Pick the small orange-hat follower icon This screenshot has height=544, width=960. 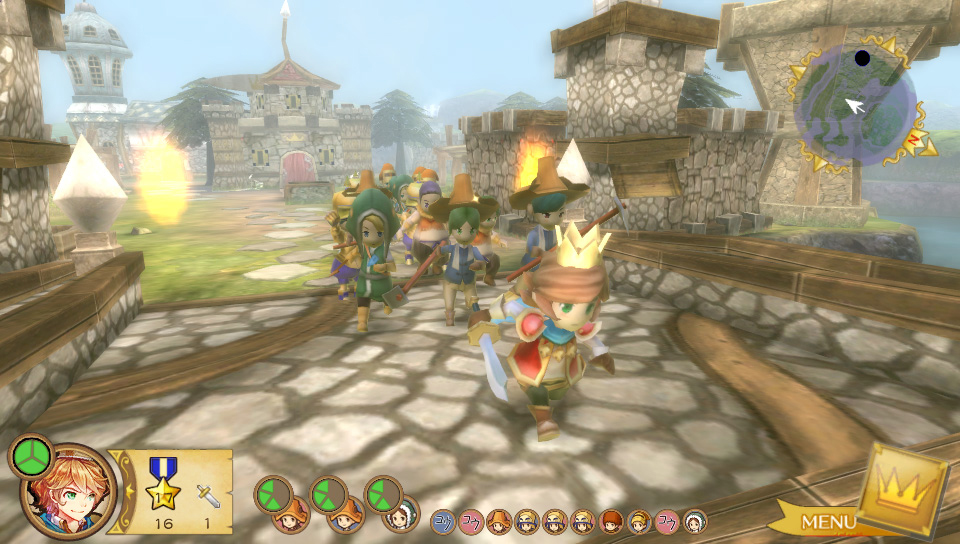pyautogui.click(x=498, y=520)
